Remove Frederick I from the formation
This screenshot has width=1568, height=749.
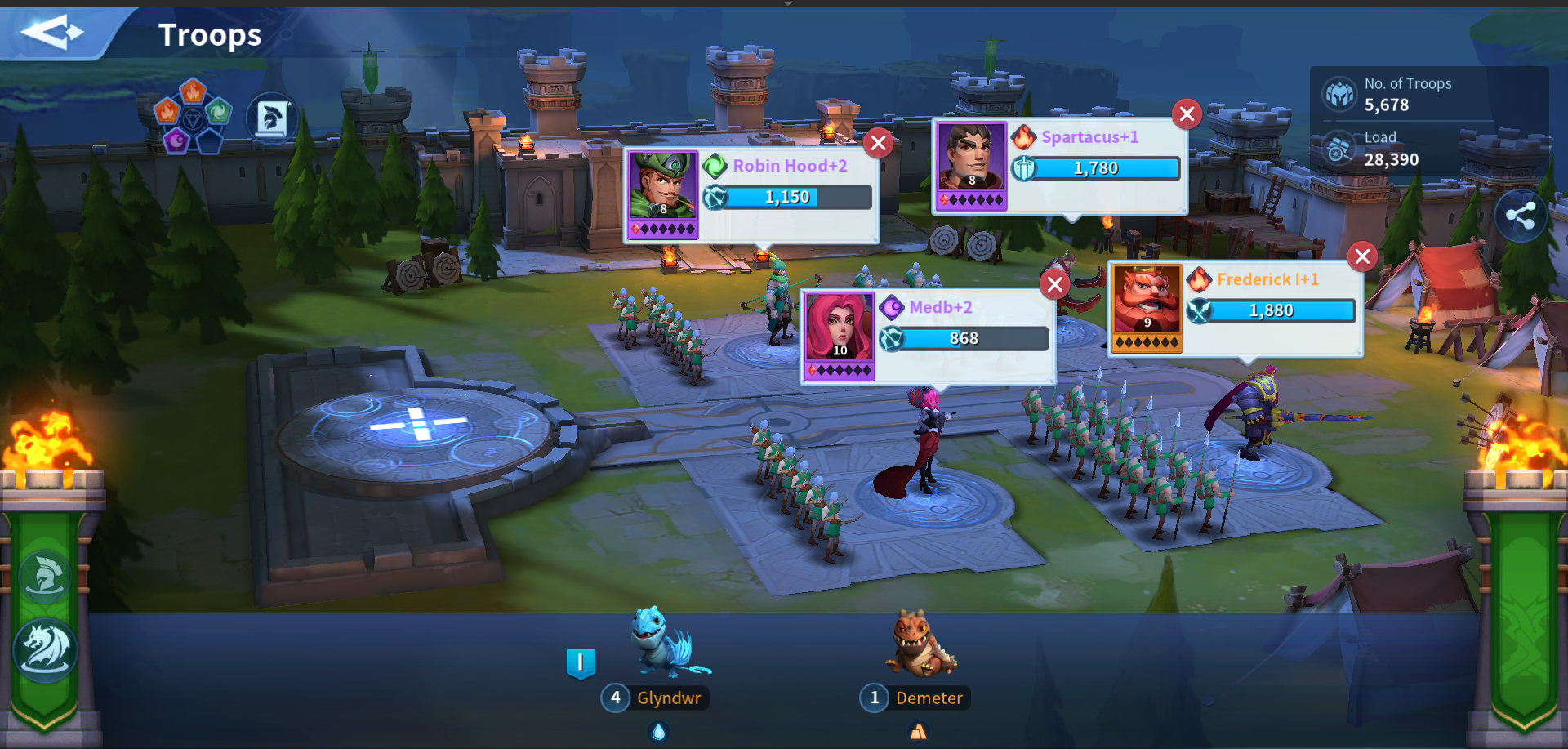click(1362, 256)
